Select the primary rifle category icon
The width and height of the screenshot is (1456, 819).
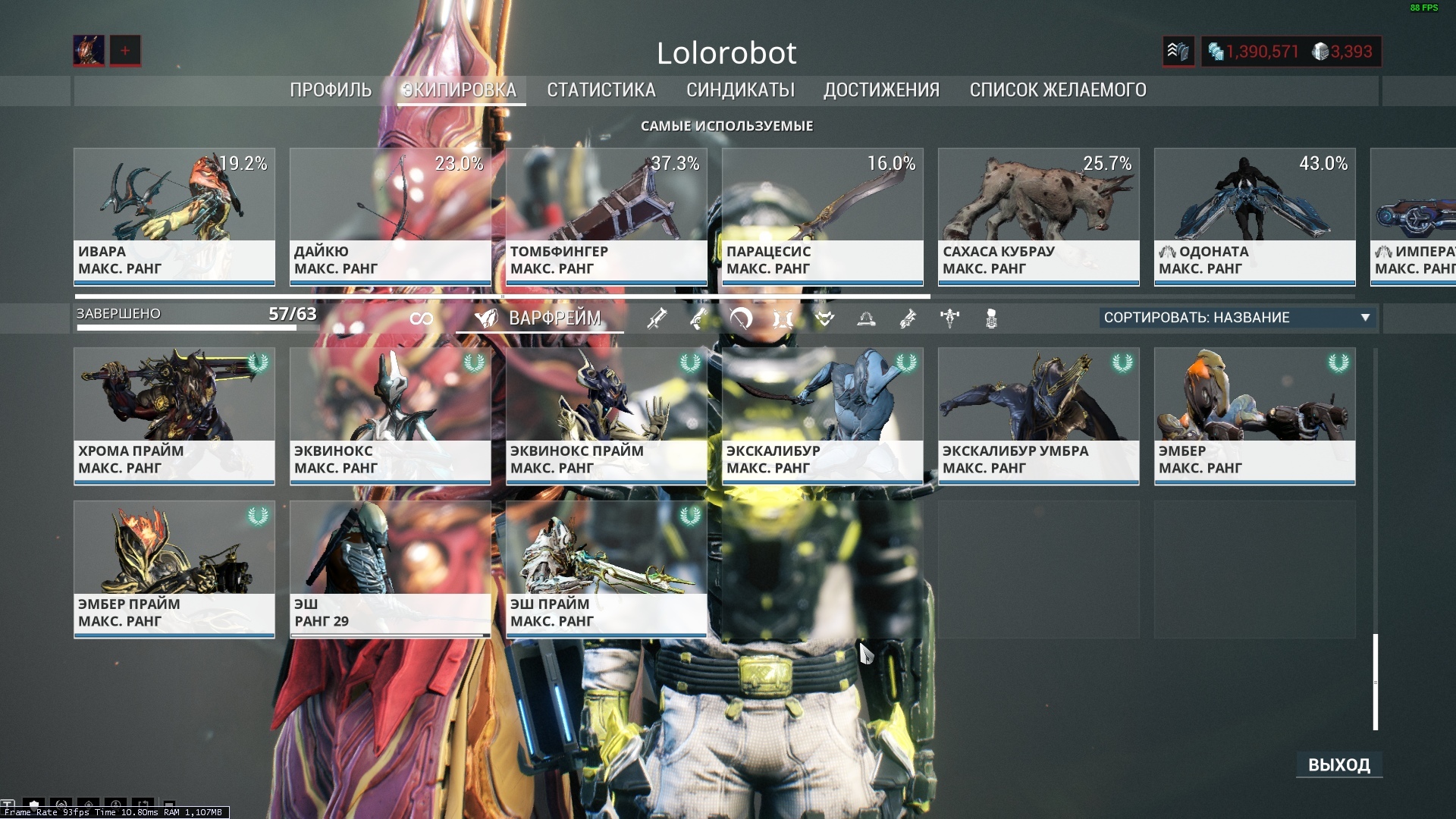pyautogui.click(x=657, y=318)
